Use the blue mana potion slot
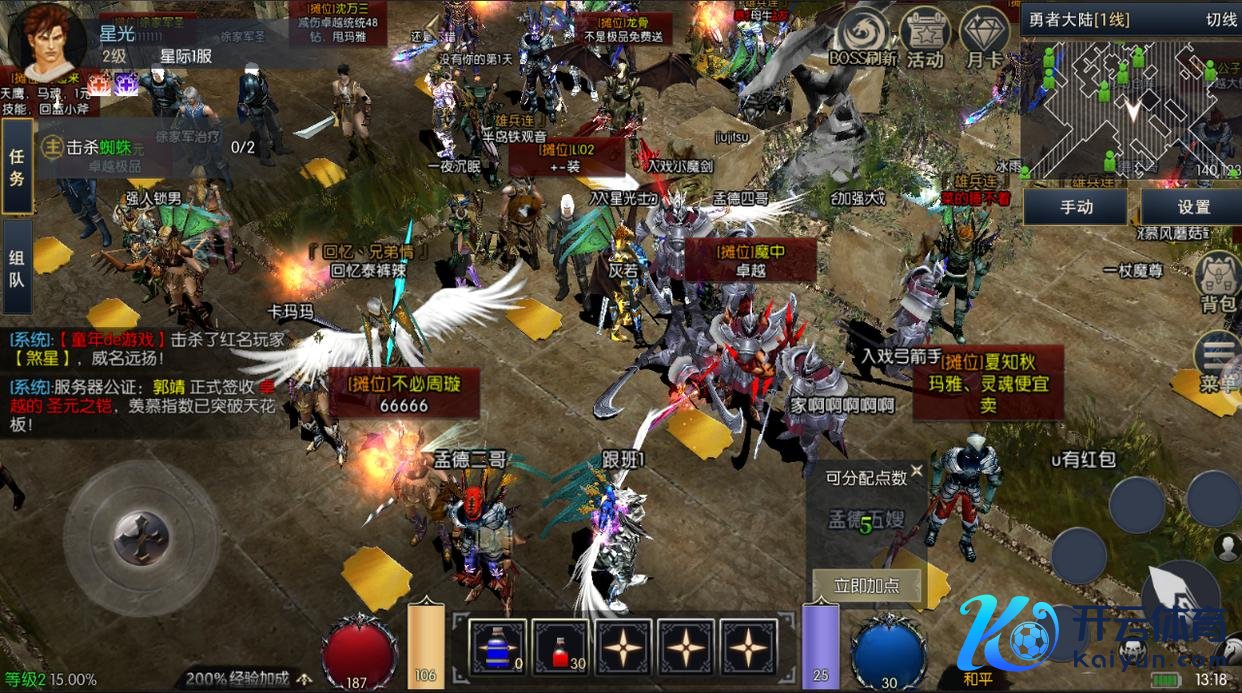This screenshot has width=1242, height=693. [x=500, y=647]
